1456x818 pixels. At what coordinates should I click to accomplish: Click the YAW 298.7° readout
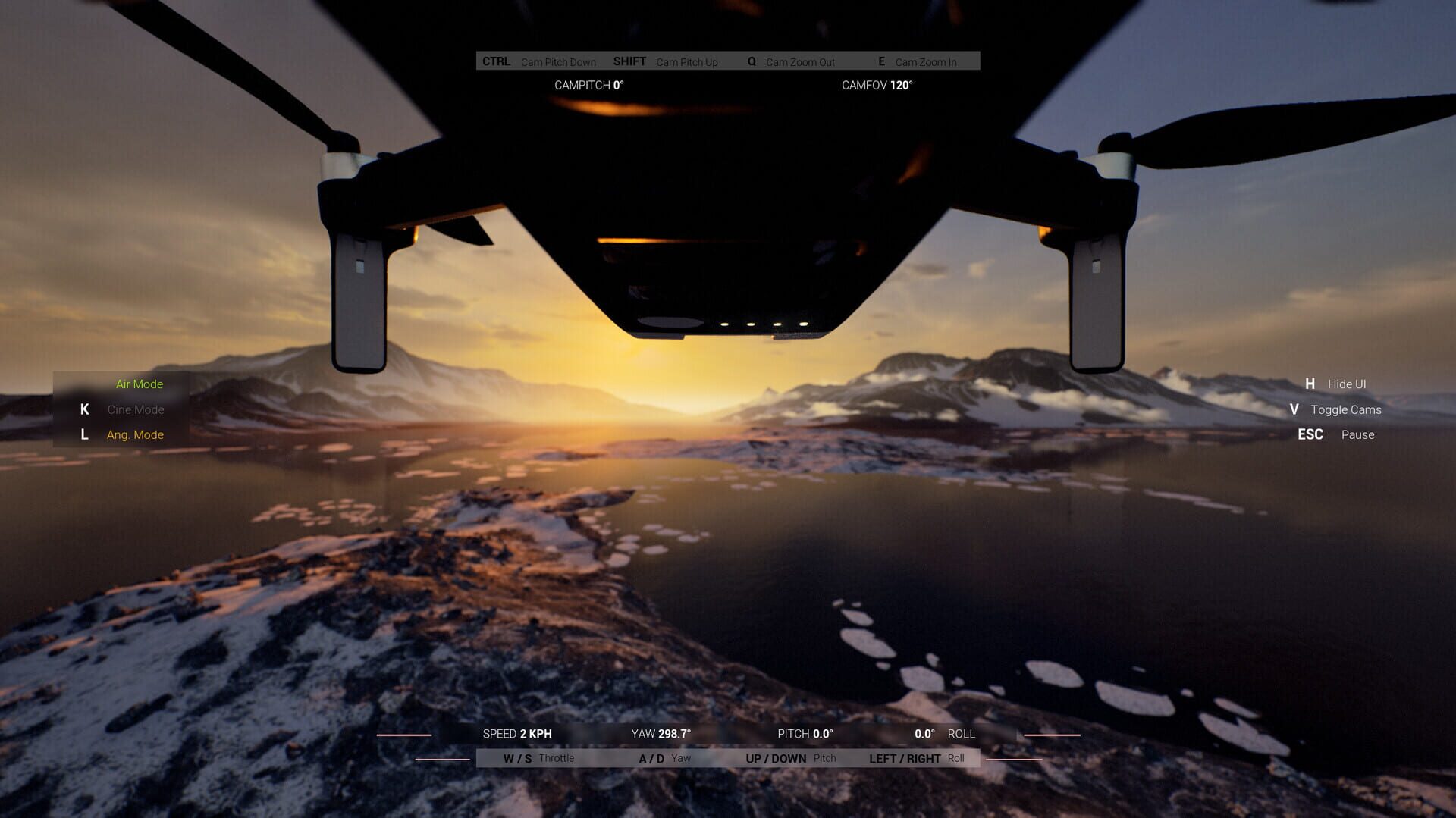[x=661, y=733]
